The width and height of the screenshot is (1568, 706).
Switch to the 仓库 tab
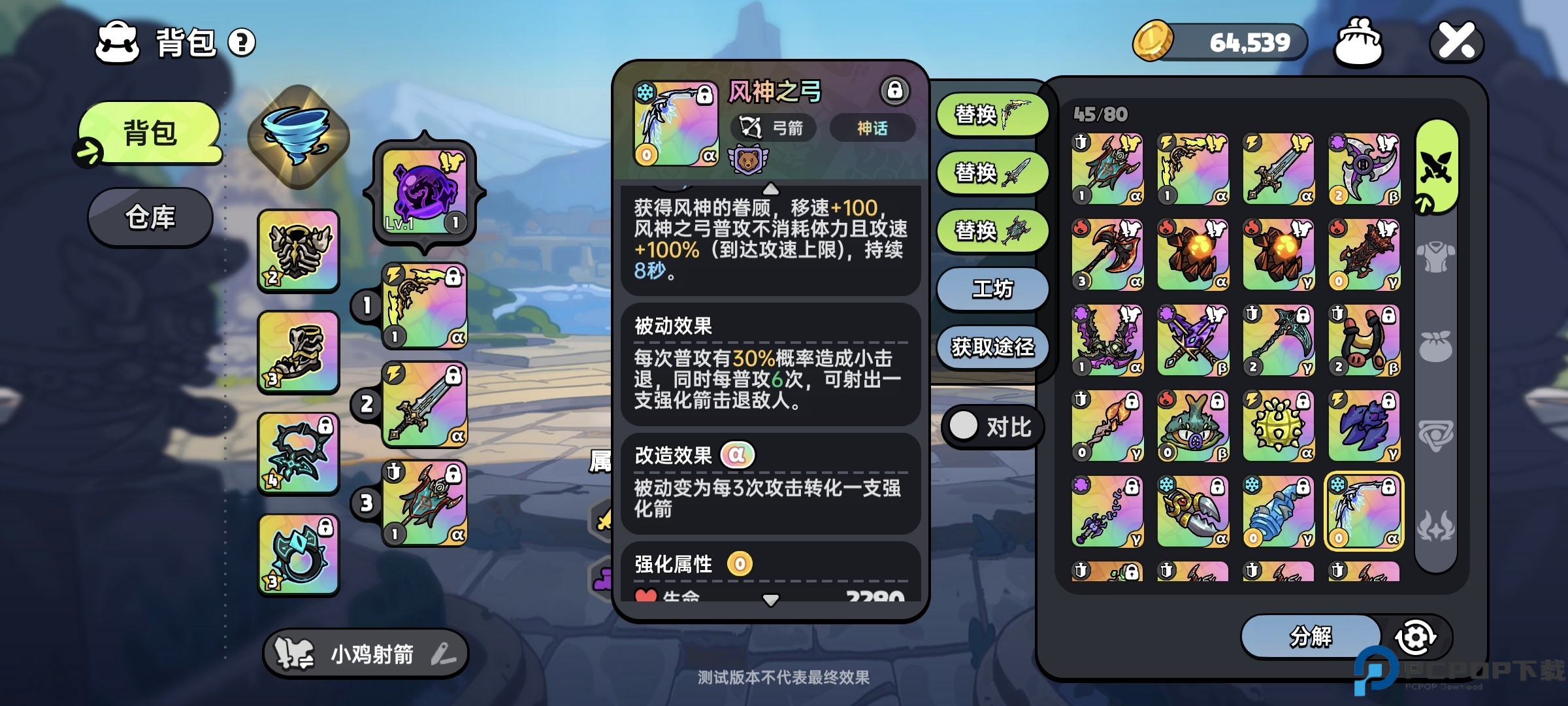point(150,217)
